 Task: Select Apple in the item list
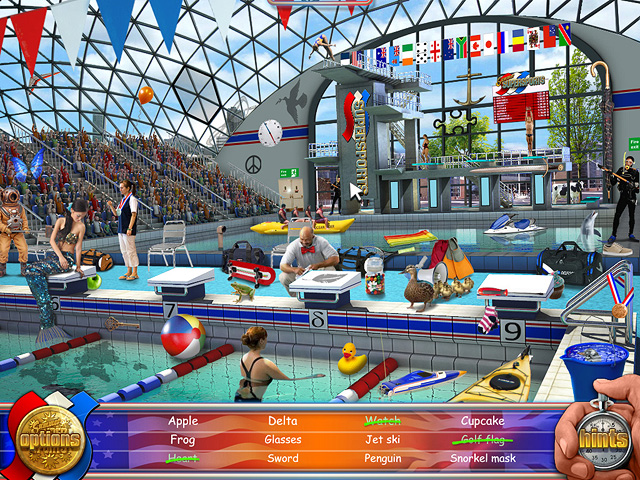coord(183,421)
